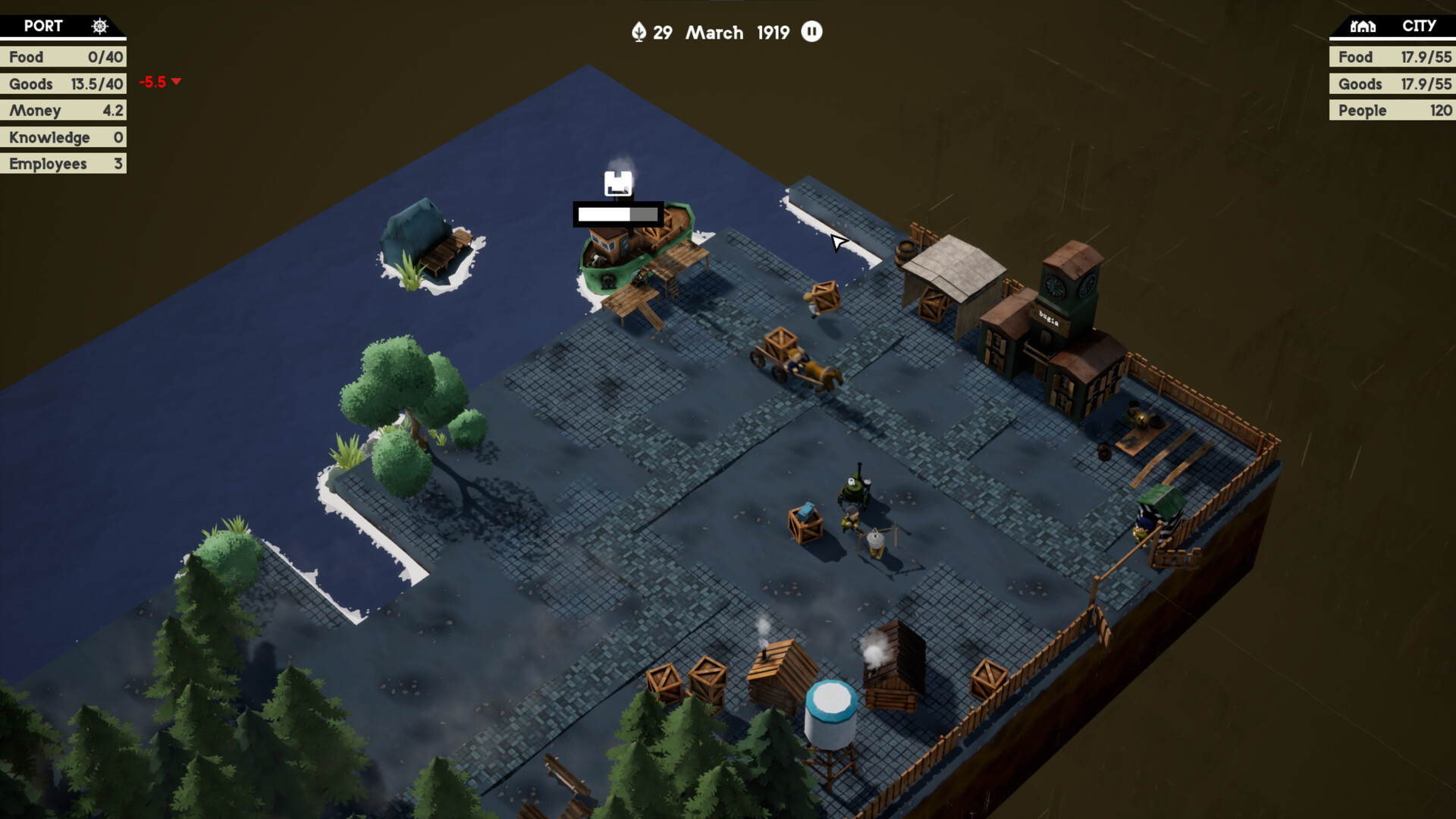Click the Money row showing 4.2
The image size is (1456, 819).
click(x=63, y=110)
